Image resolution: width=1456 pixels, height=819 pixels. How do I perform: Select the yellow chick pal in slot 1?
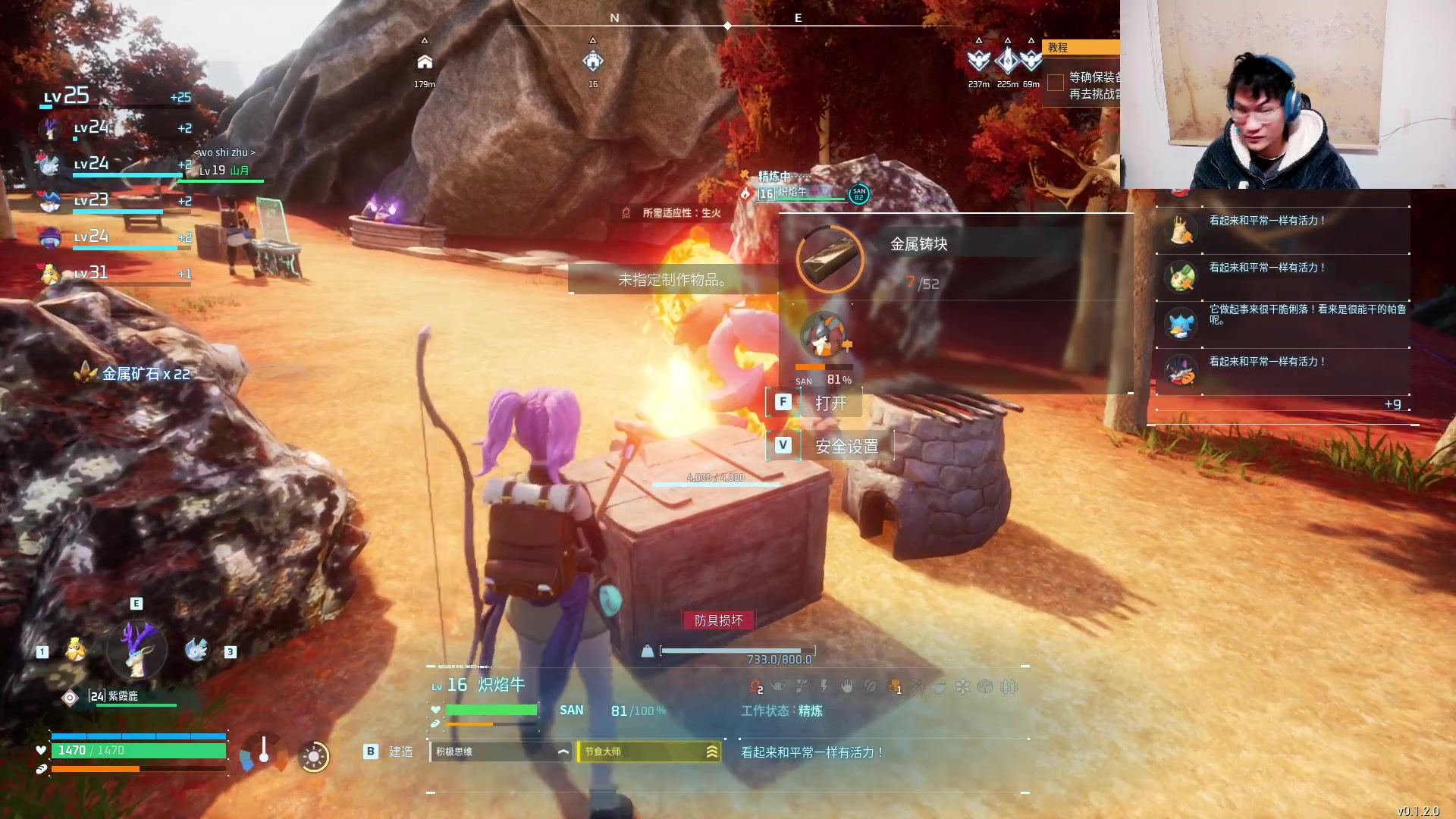(75, 650)
